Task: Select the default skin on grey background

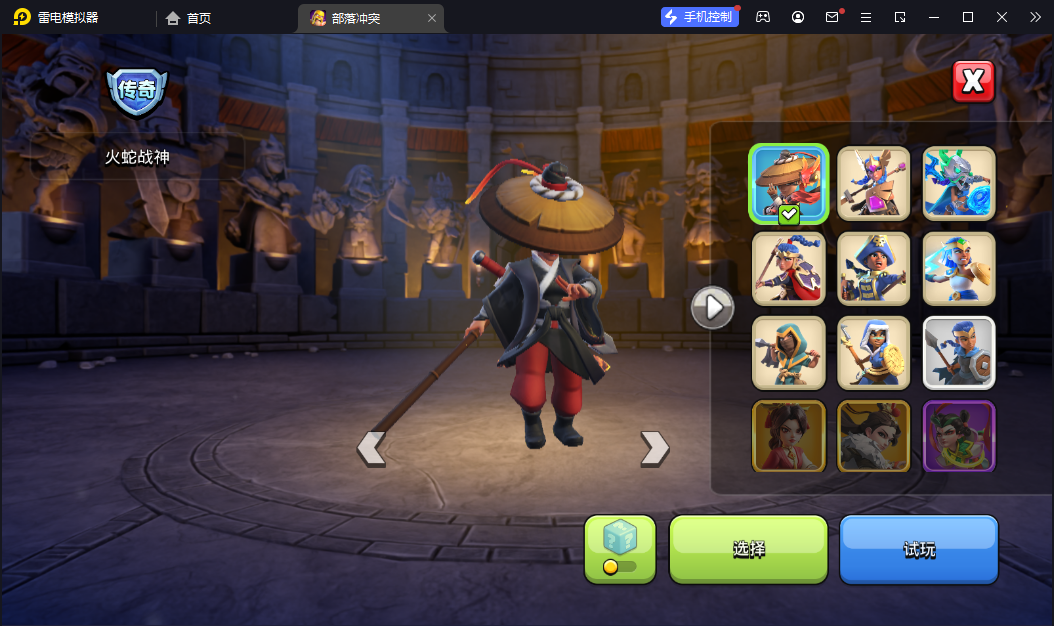Action: click(x=959, y=352)
